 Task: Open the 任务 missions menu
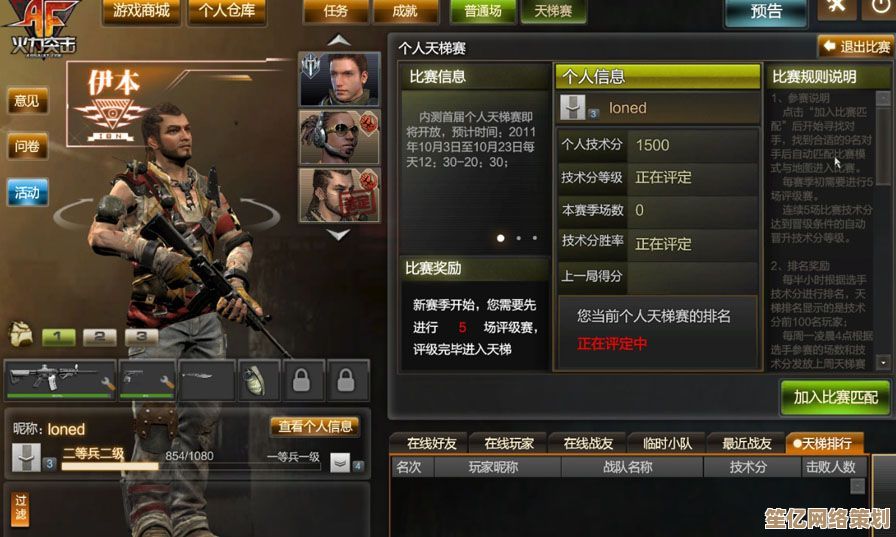click(x=335, y=12)
